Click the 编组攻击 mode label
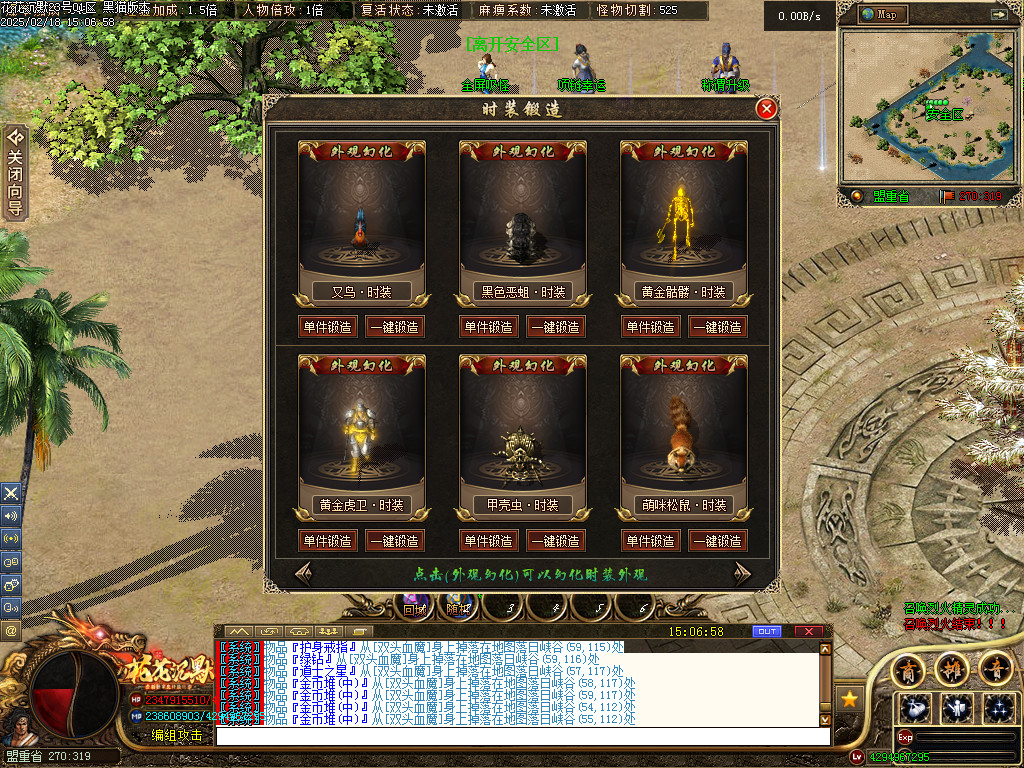 pos(177,735)
